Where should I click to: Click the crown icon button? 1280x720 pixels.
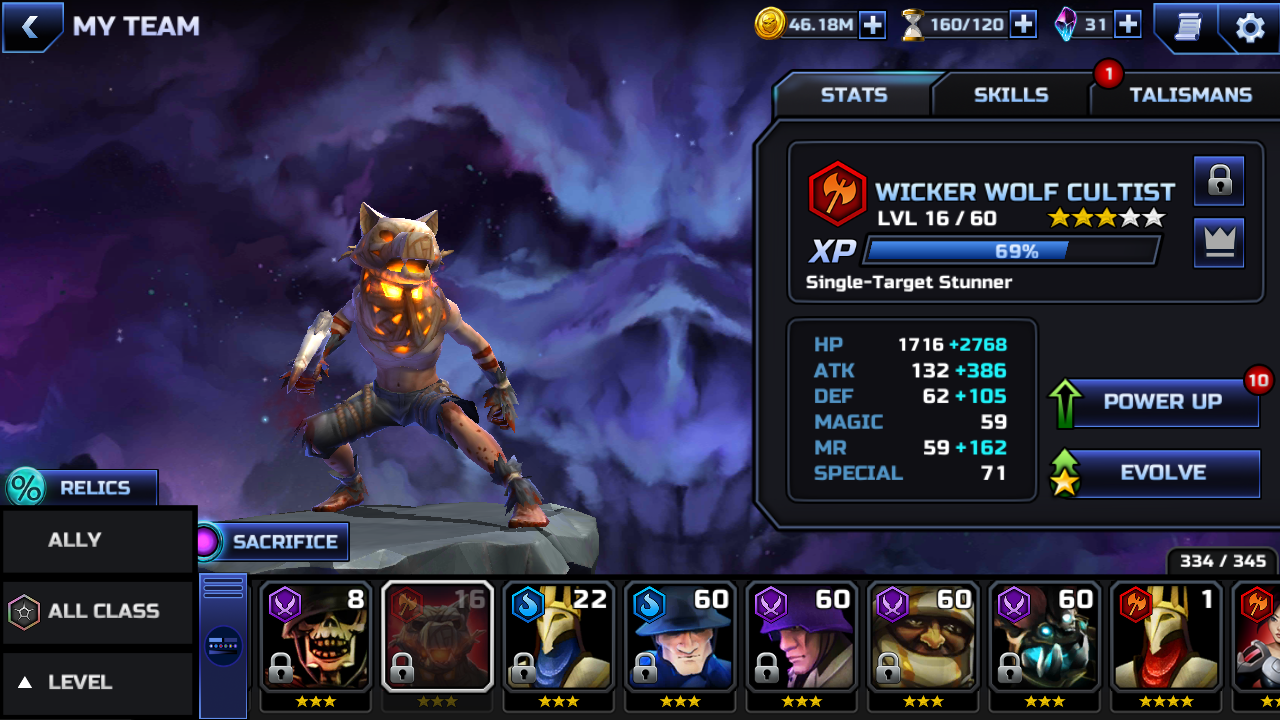pos(1219,243)
